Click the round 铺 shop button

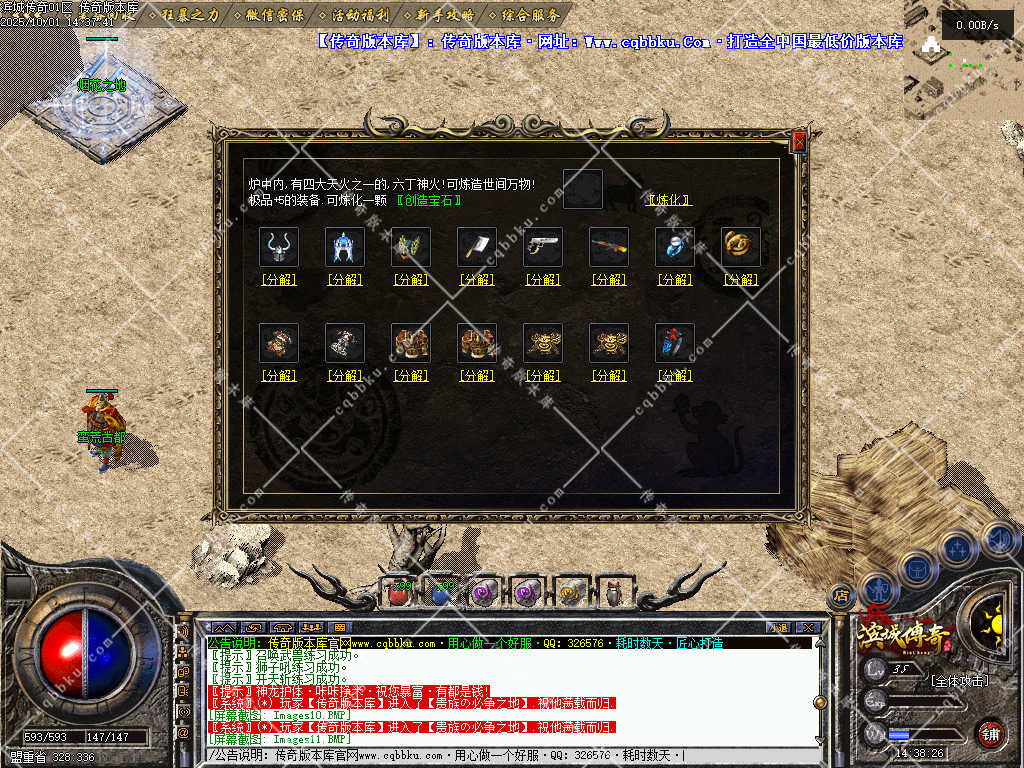pos(989,733)
